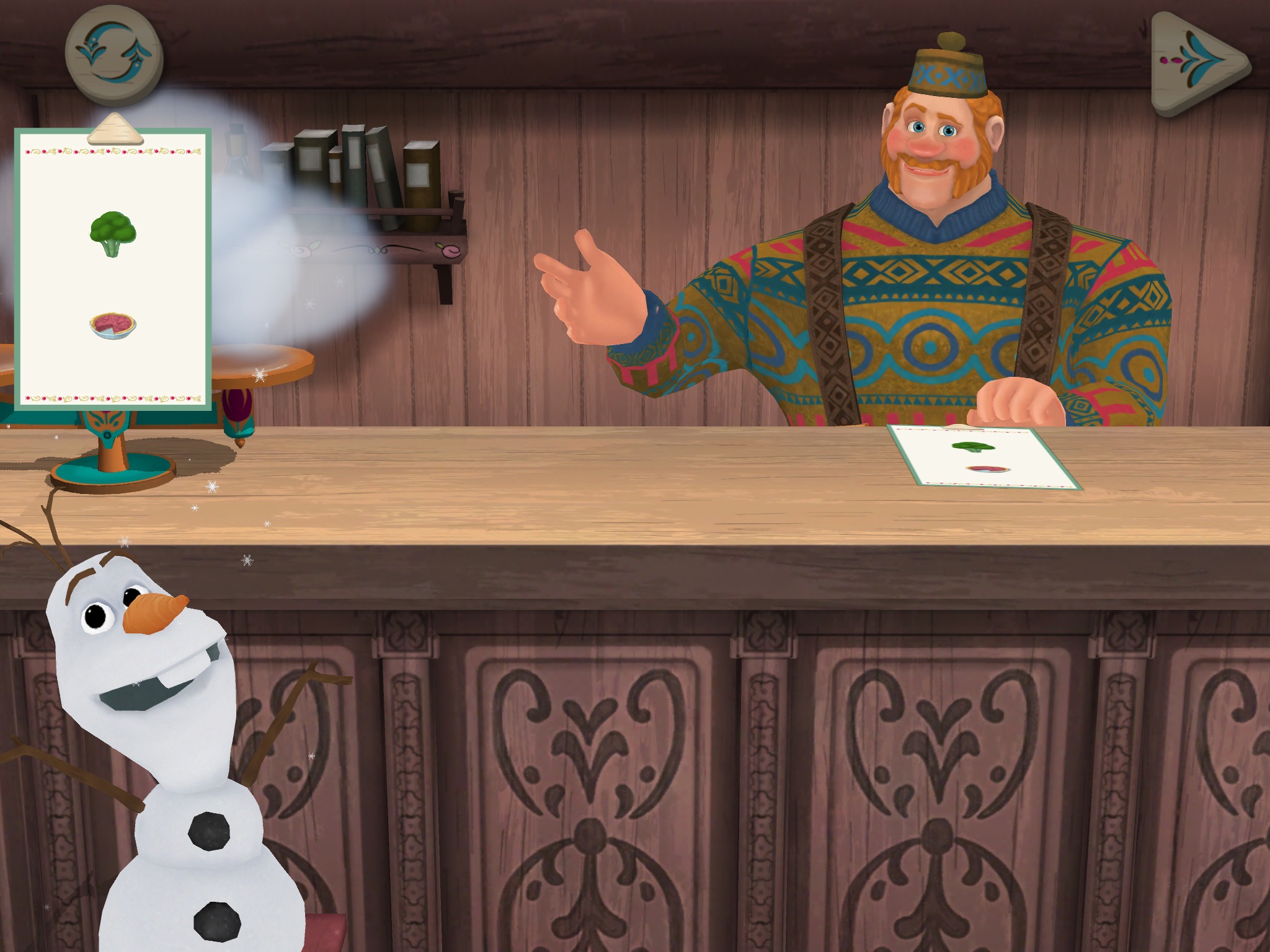Tap the swirling replay icon top-left

pyautogui.click(x=113, y=57)
